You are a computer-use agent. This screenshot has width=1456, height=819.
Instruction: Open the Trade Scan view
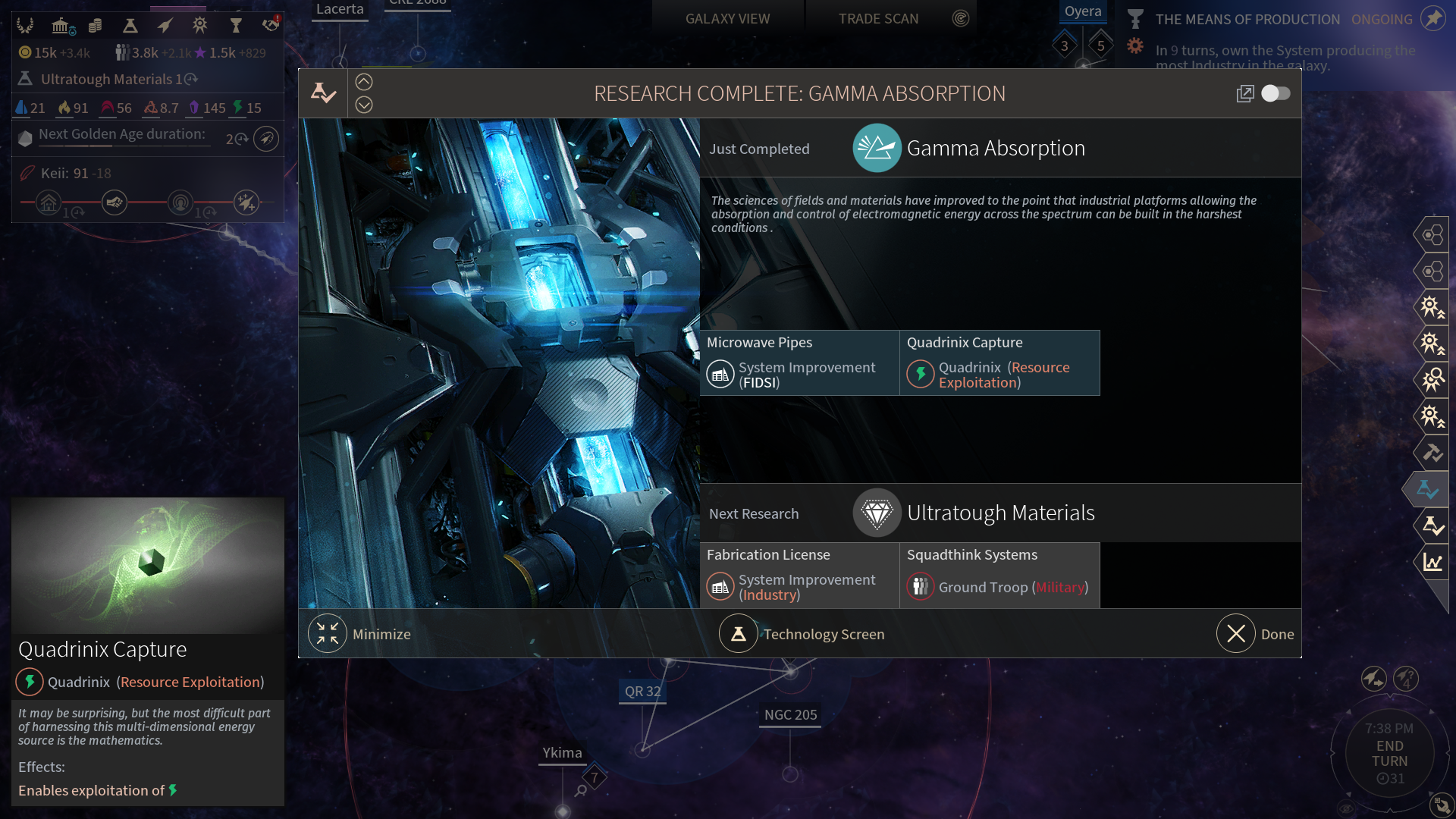tap(878, 19)
